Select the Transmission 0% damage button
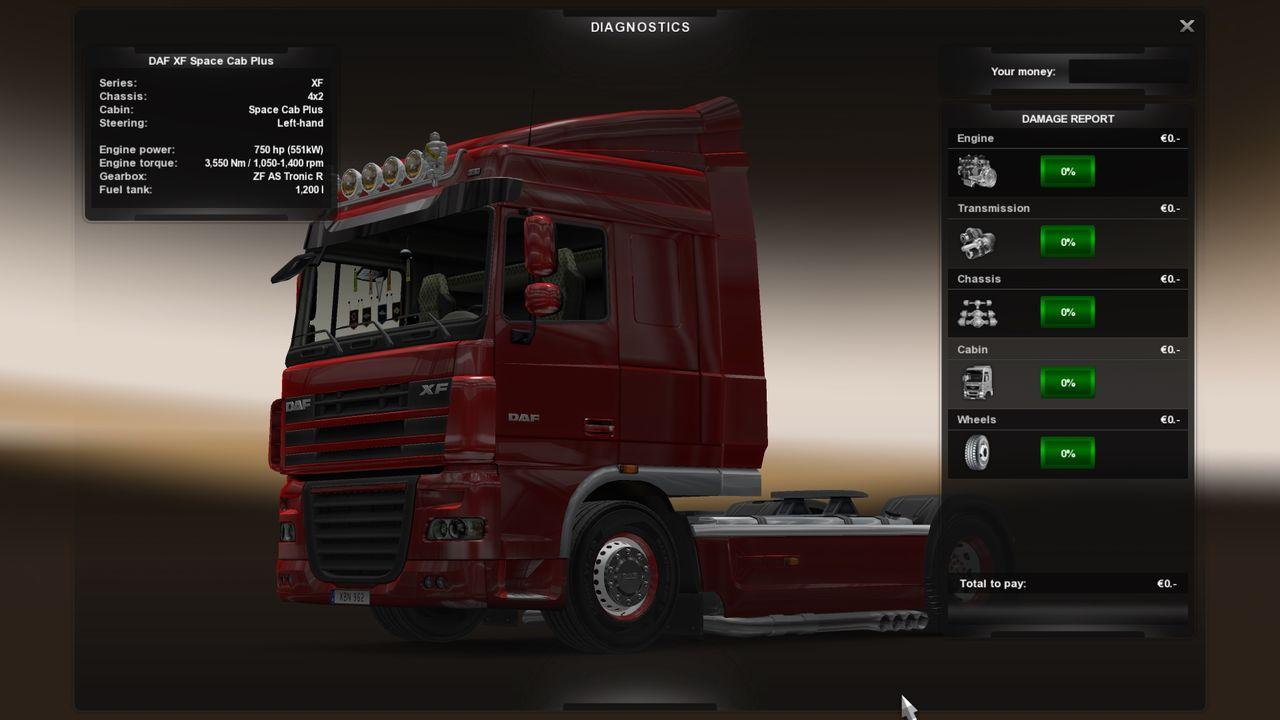The height and width of the screenshot is (720, 1280). pyautogui.click(x=1067, y=242)
